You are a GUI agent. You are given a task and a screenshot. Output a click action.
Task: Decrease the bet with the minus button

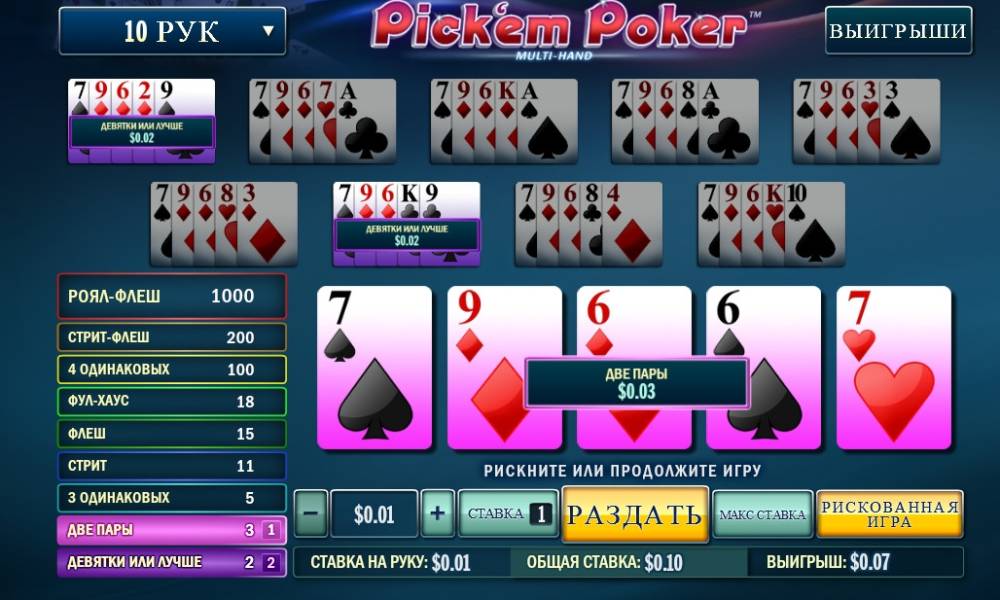(310, 515)
